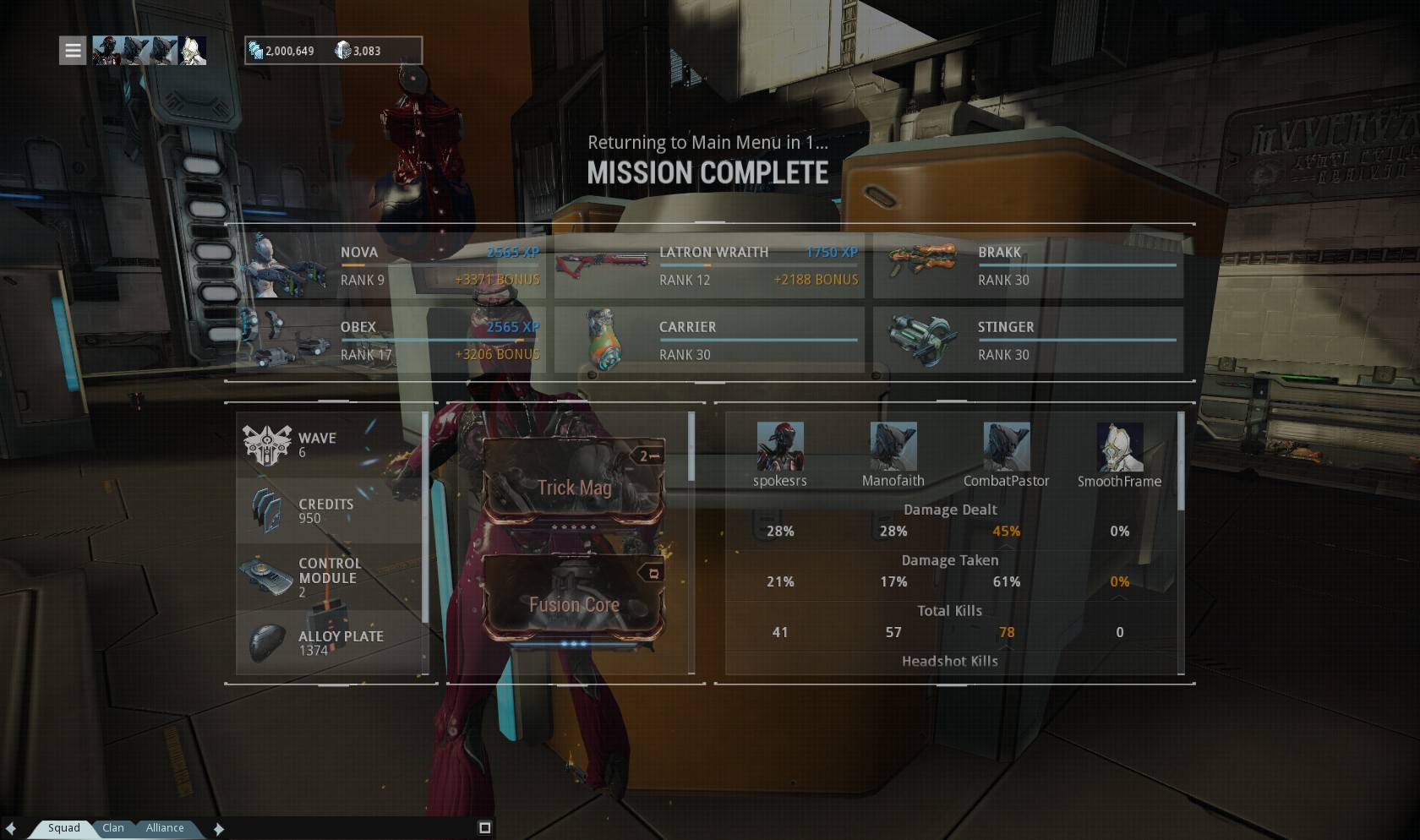Image resolution: width=1420 pixels, height=840 pixels.
Task: Open the Alliance chat tab
Action: 165,828
